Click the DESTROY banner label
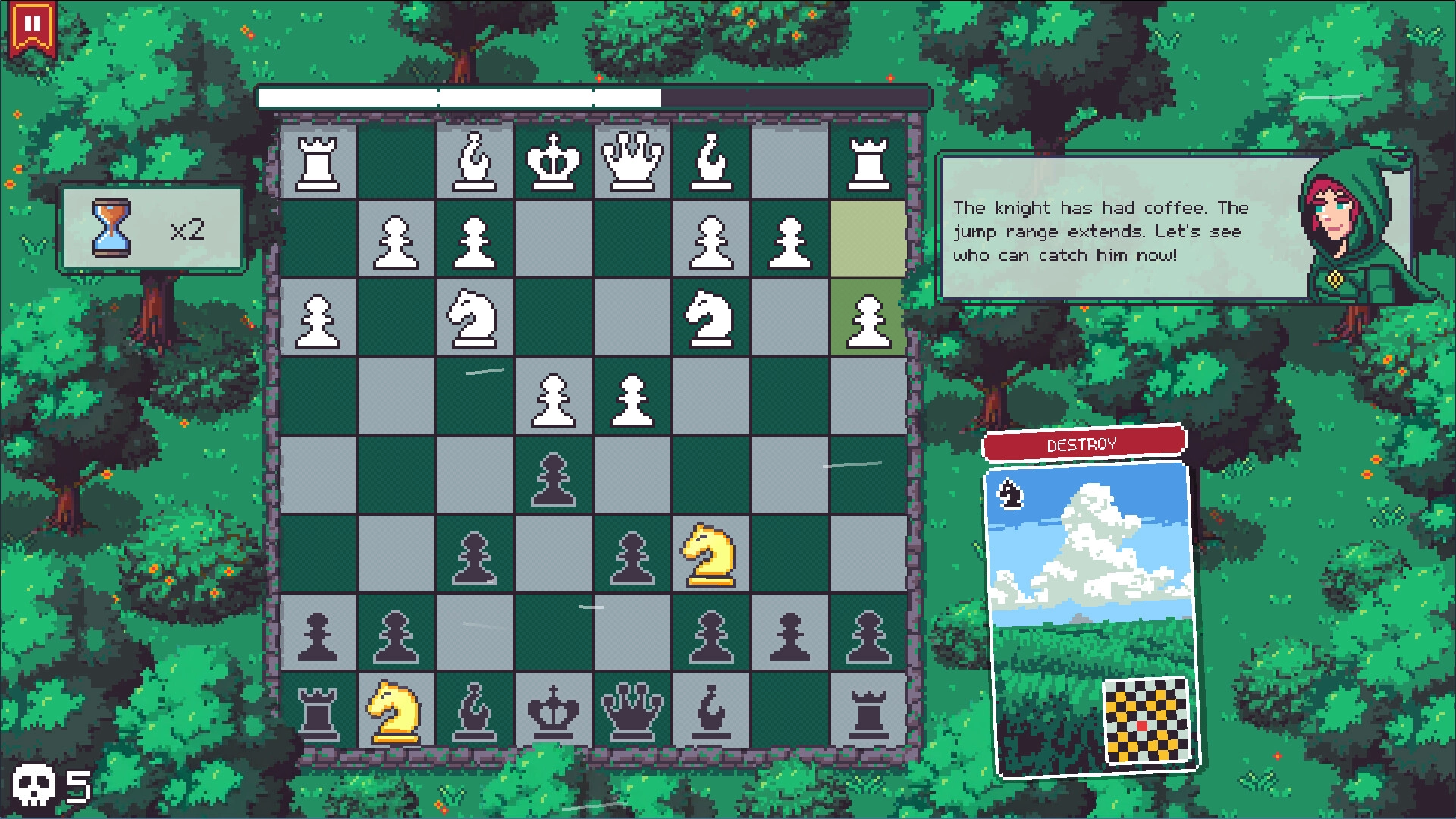This screenshot has height=819, width=1456. pos(1083,444)
